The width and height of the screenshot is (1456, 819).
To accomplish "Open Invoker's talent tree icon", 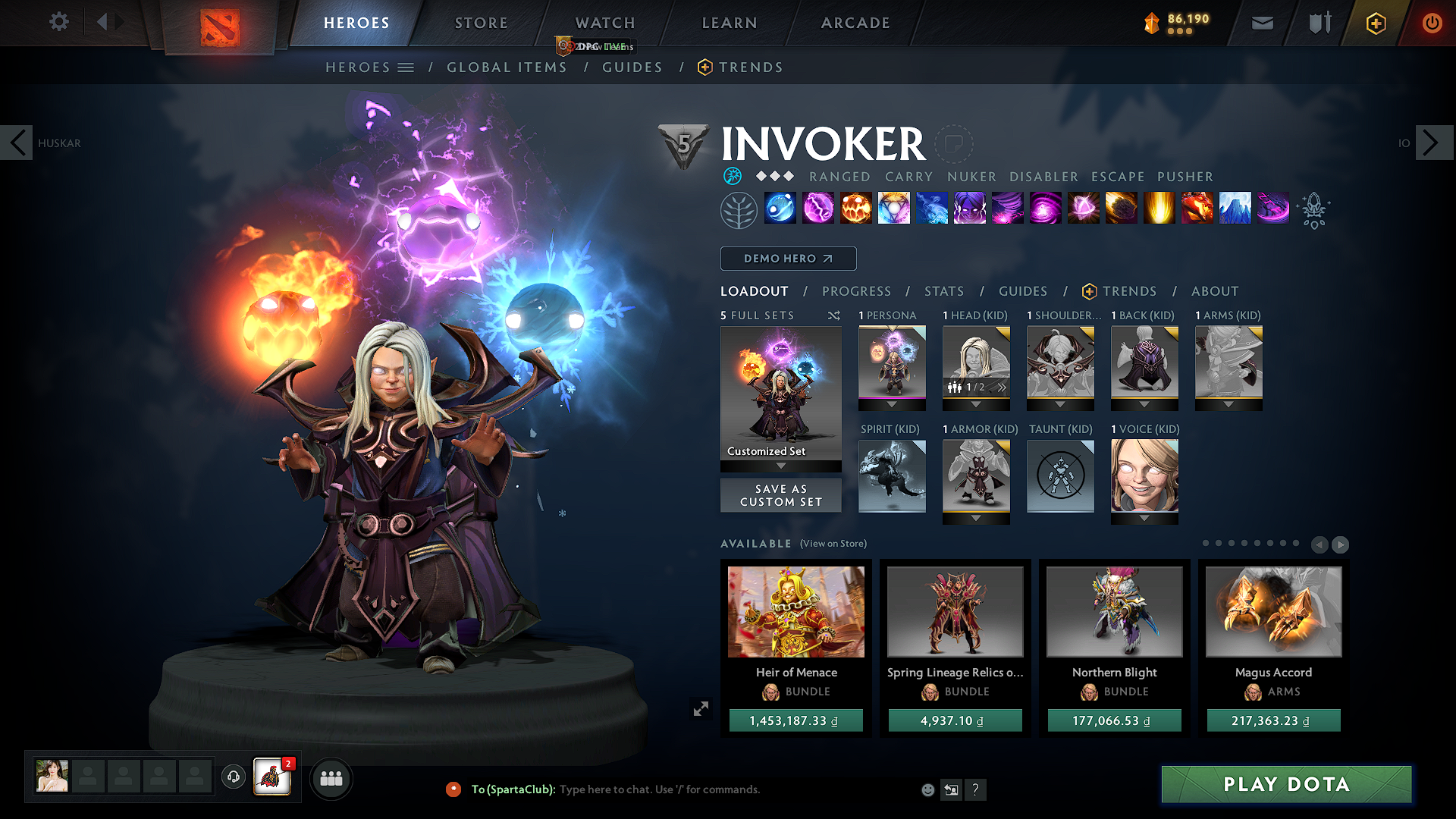I will (739, 209).
